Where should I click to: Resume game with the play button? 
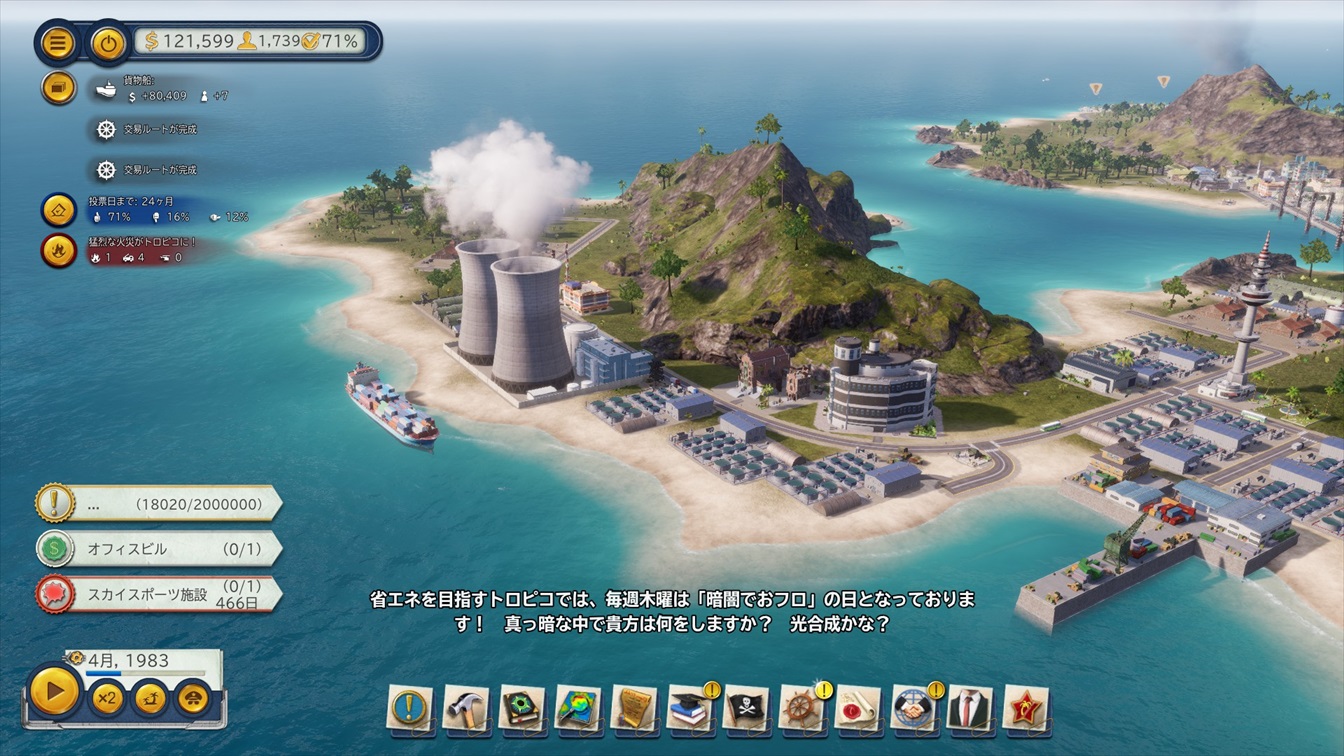click(54, 691)
